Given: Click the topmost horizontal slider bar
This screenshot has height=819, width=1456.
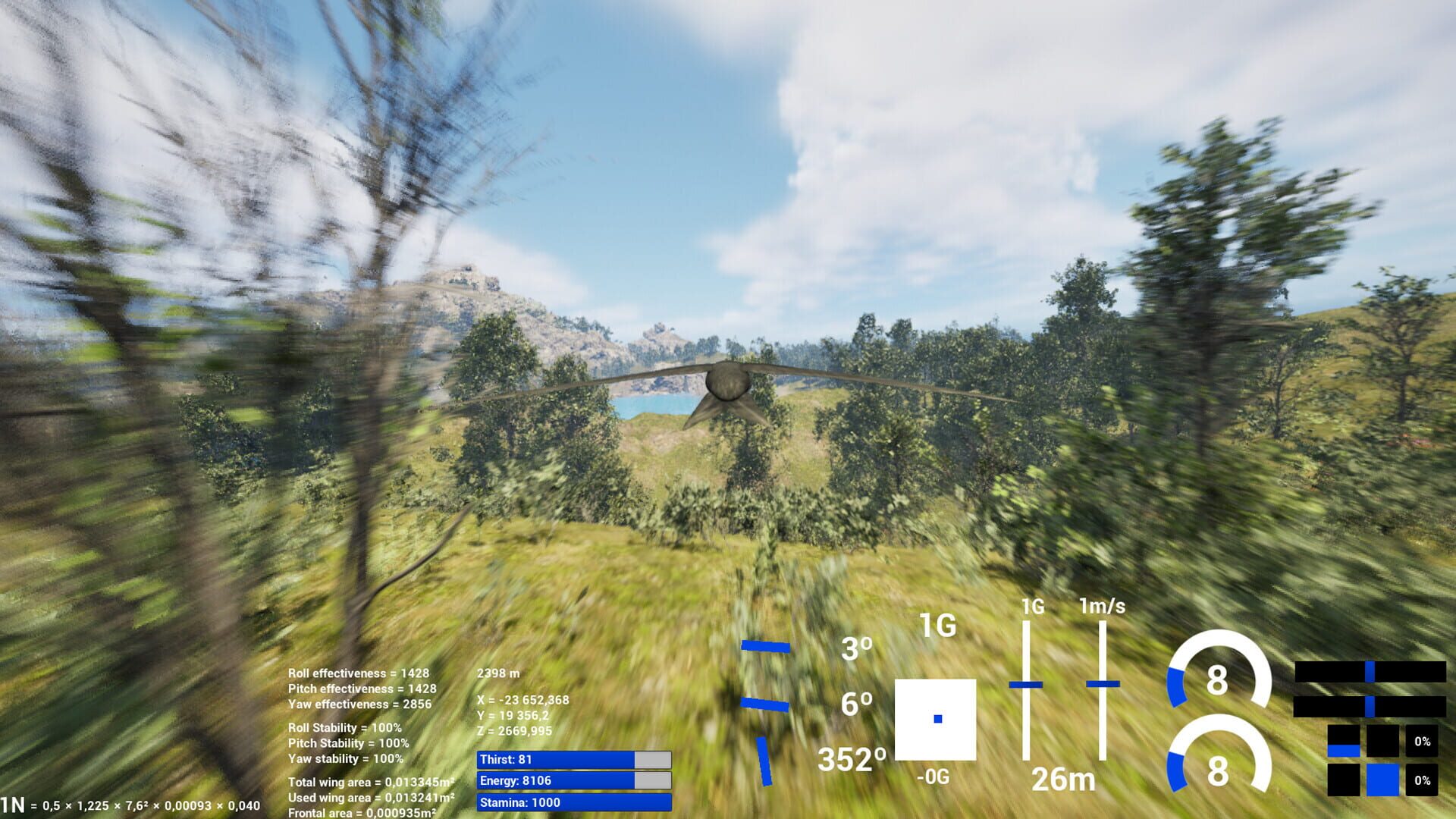Looking at the screenshot, I should 1373,671.
